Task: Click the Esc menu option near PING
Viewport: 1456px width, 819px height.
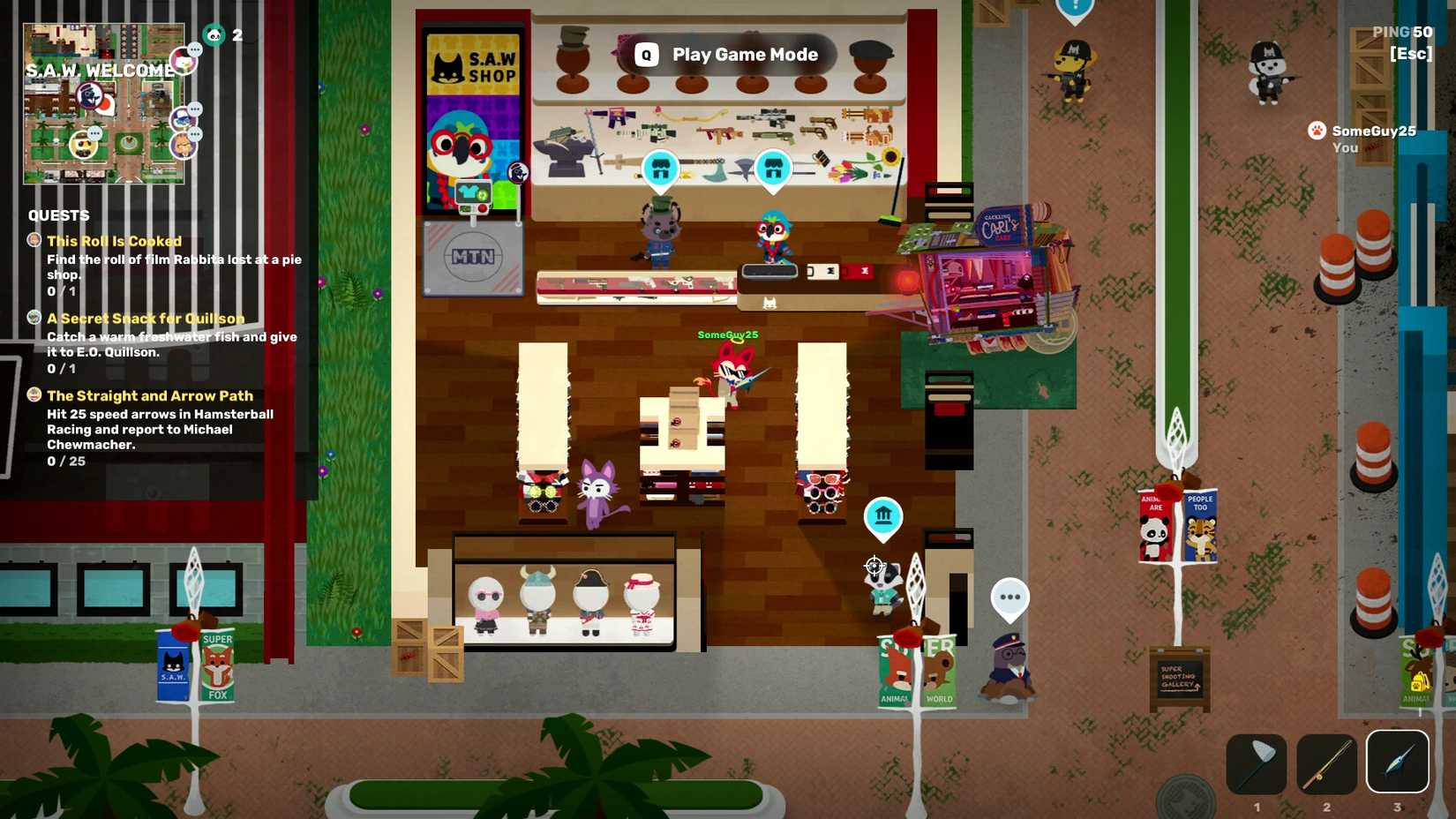Action: (x=1413, y=54)
